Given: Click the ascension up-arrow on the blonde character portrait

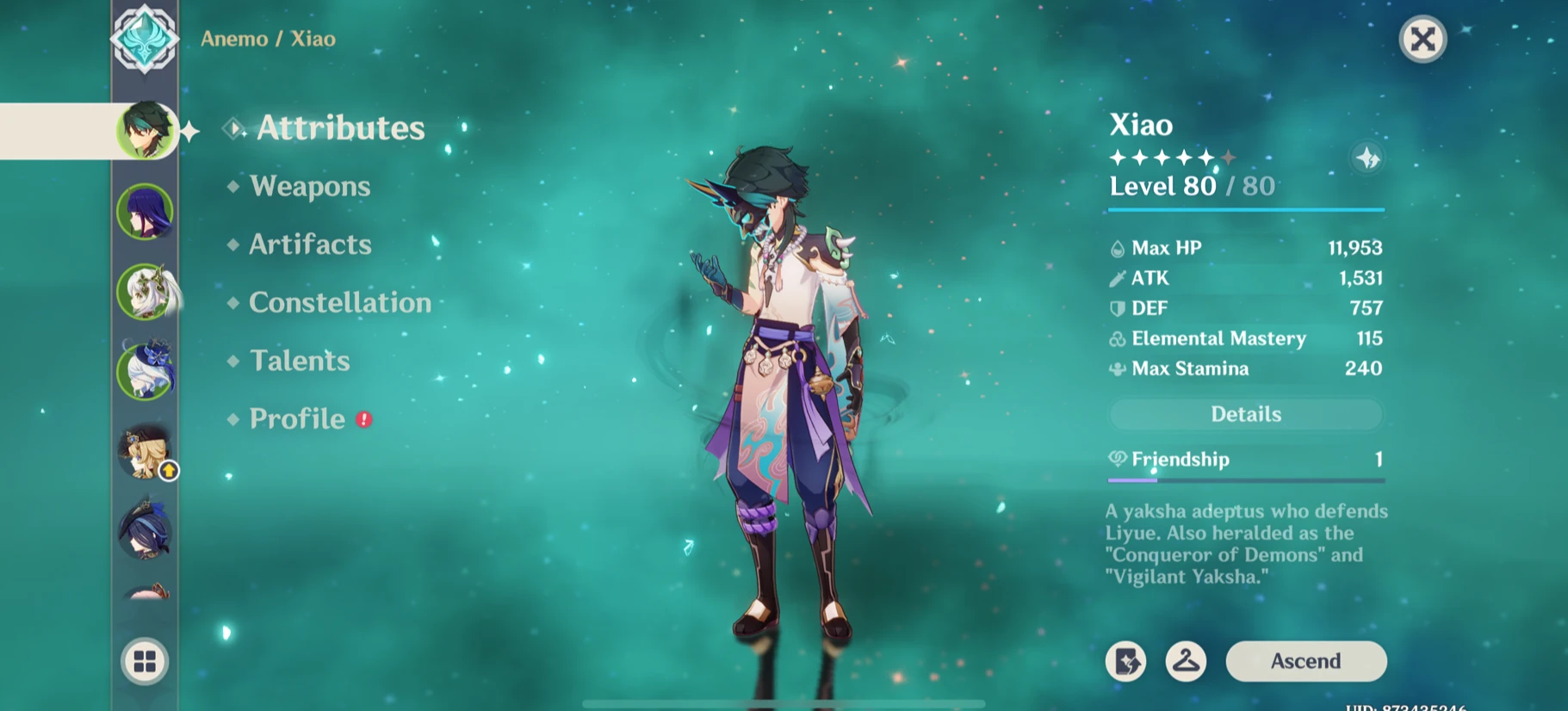Looking at the screenshot, I should click(x=167, y=470).
